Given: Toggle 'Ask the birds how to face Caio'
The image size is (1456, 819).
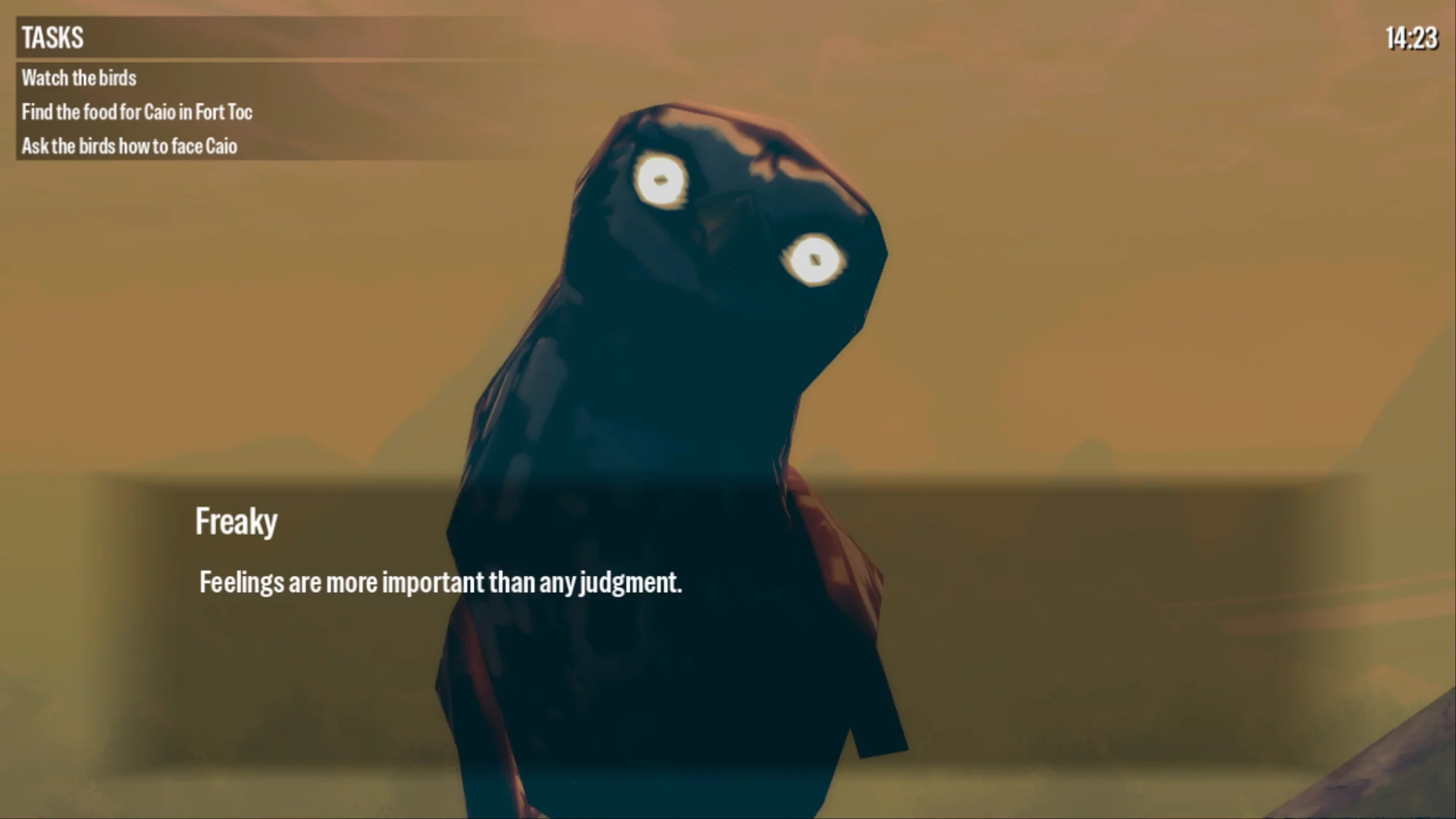Looking at the screenshot, I should pyautogui.click(x=131, y=146).
